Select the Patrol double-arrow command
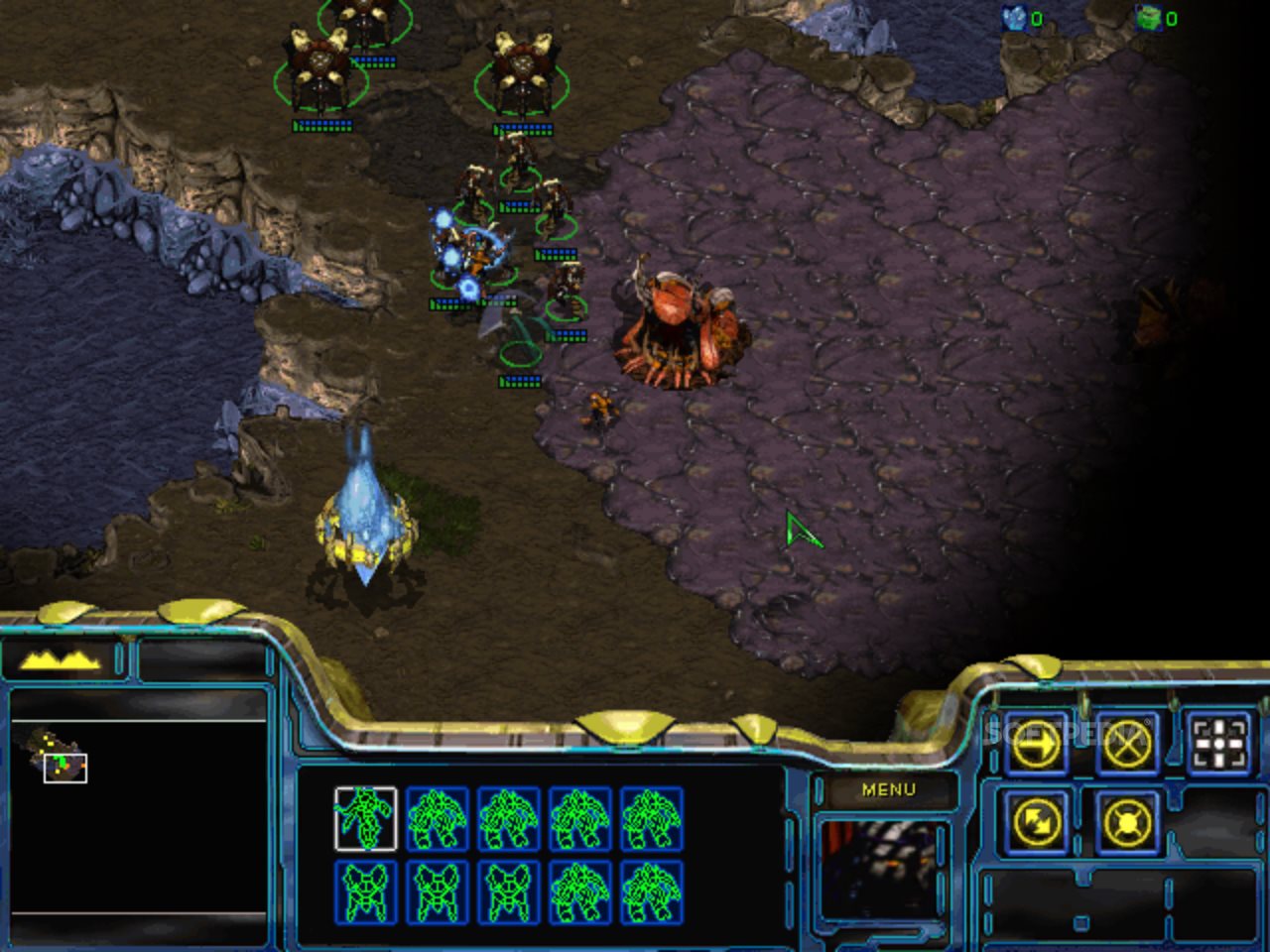The image size is (1270, 952). 1037,822
